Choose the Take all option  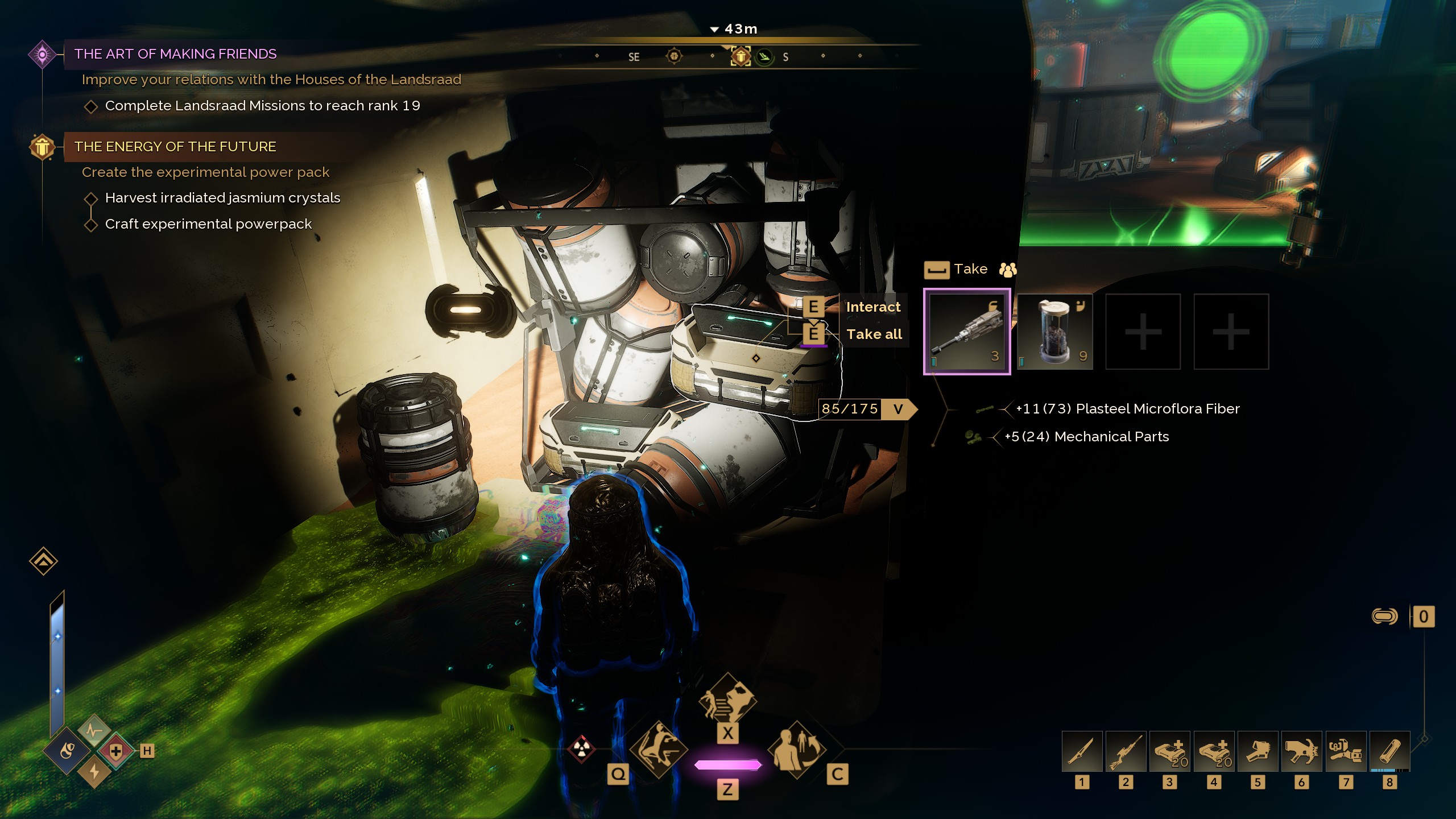pyautogui.click(x=874, y=334)
